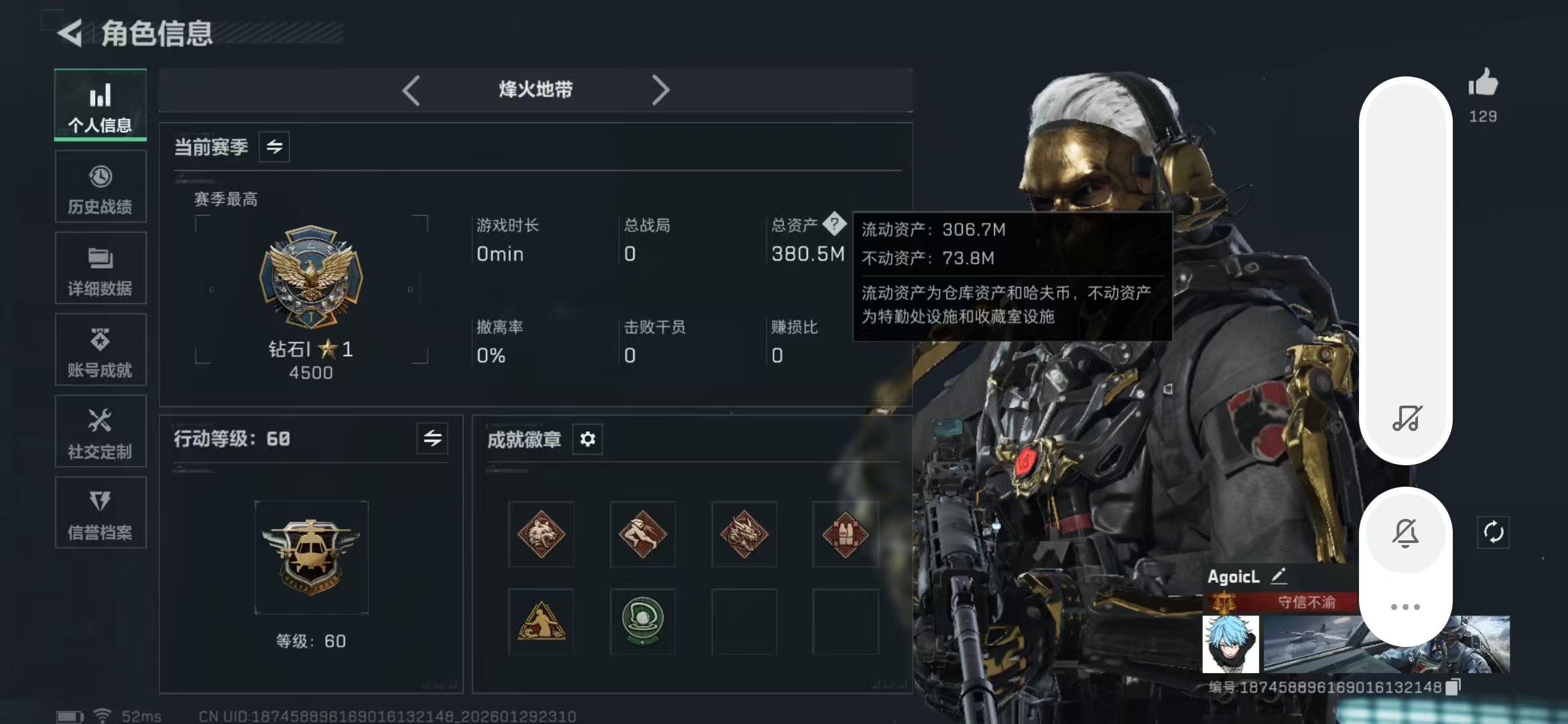
Task: Click the swap icon beside 行动等级 60
Action: pos(432,438)
